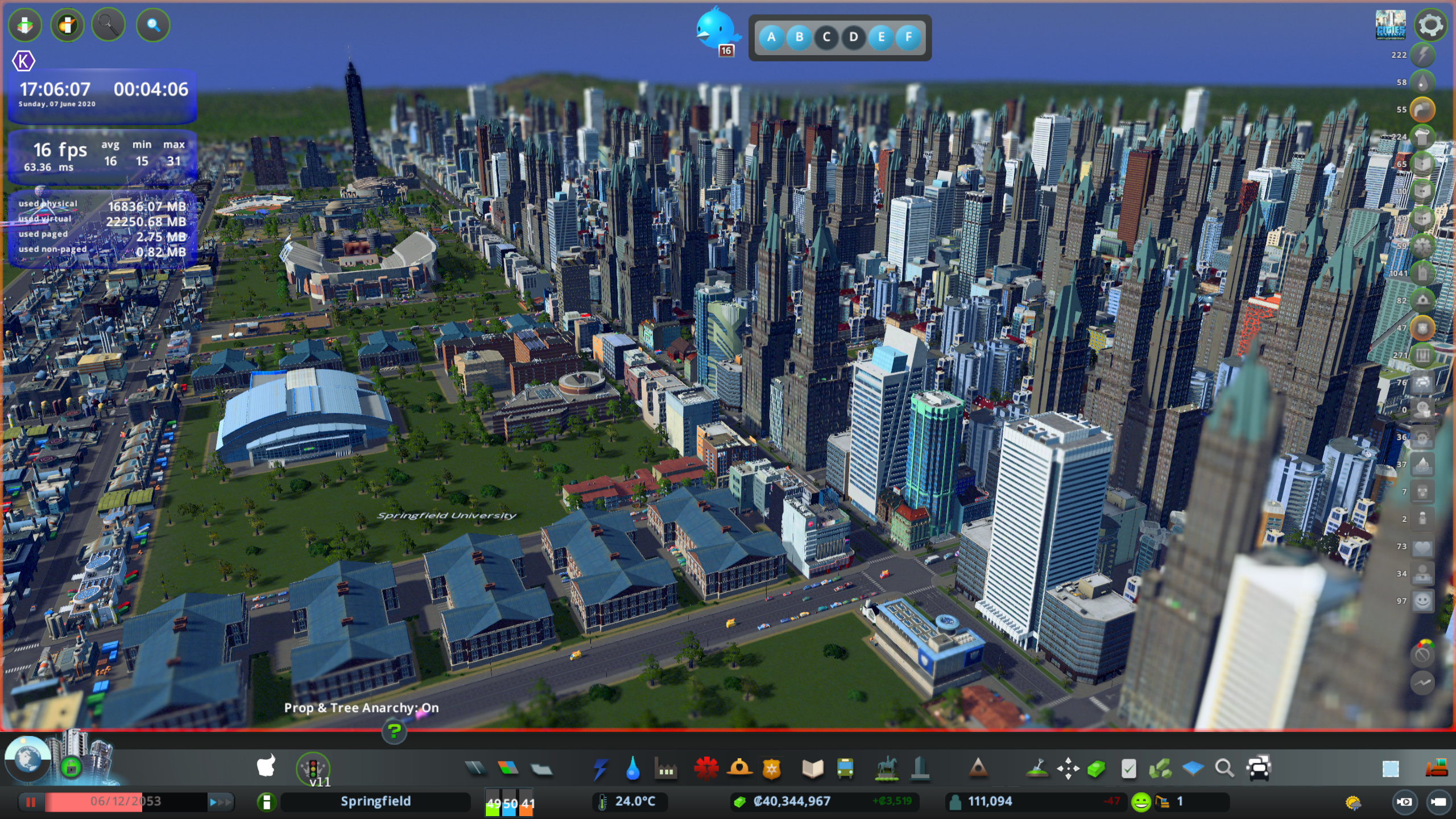Screen dimensions: 1456x819
Task: Pause the simulation
Action: point(31,802)
